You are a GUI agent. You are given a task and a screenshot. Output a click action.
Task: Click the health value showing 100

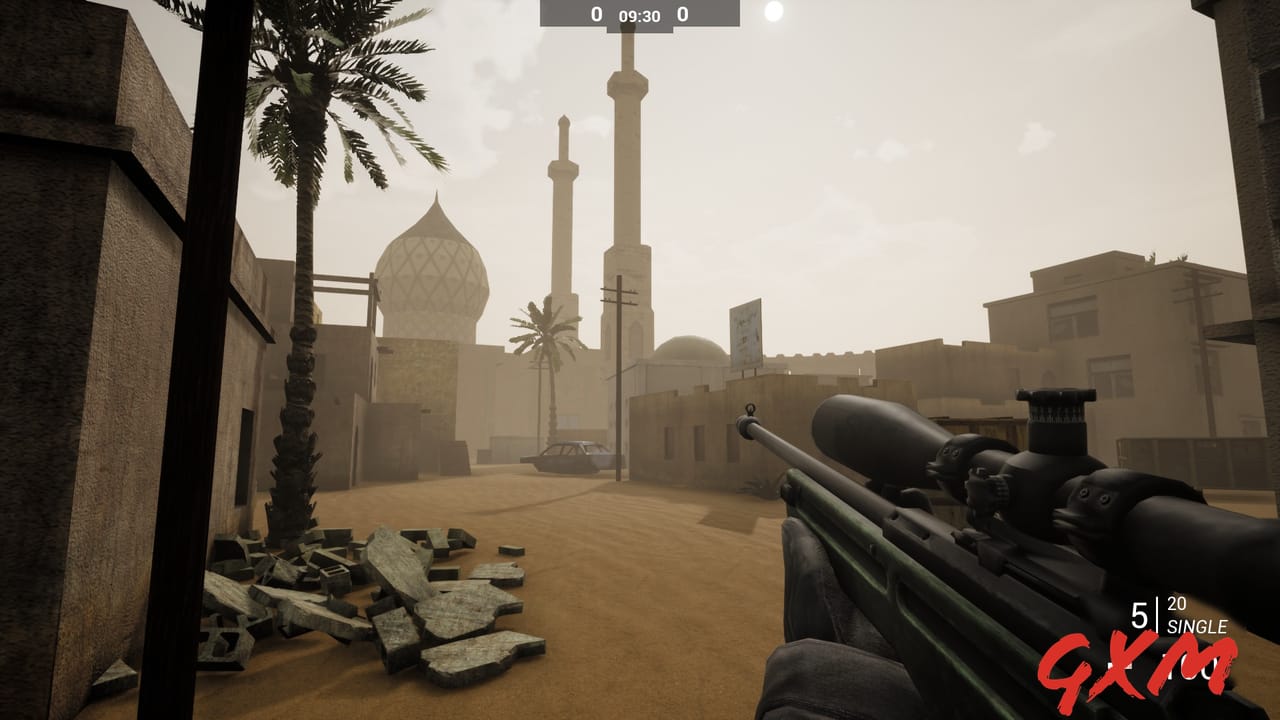click(1192, 667)
